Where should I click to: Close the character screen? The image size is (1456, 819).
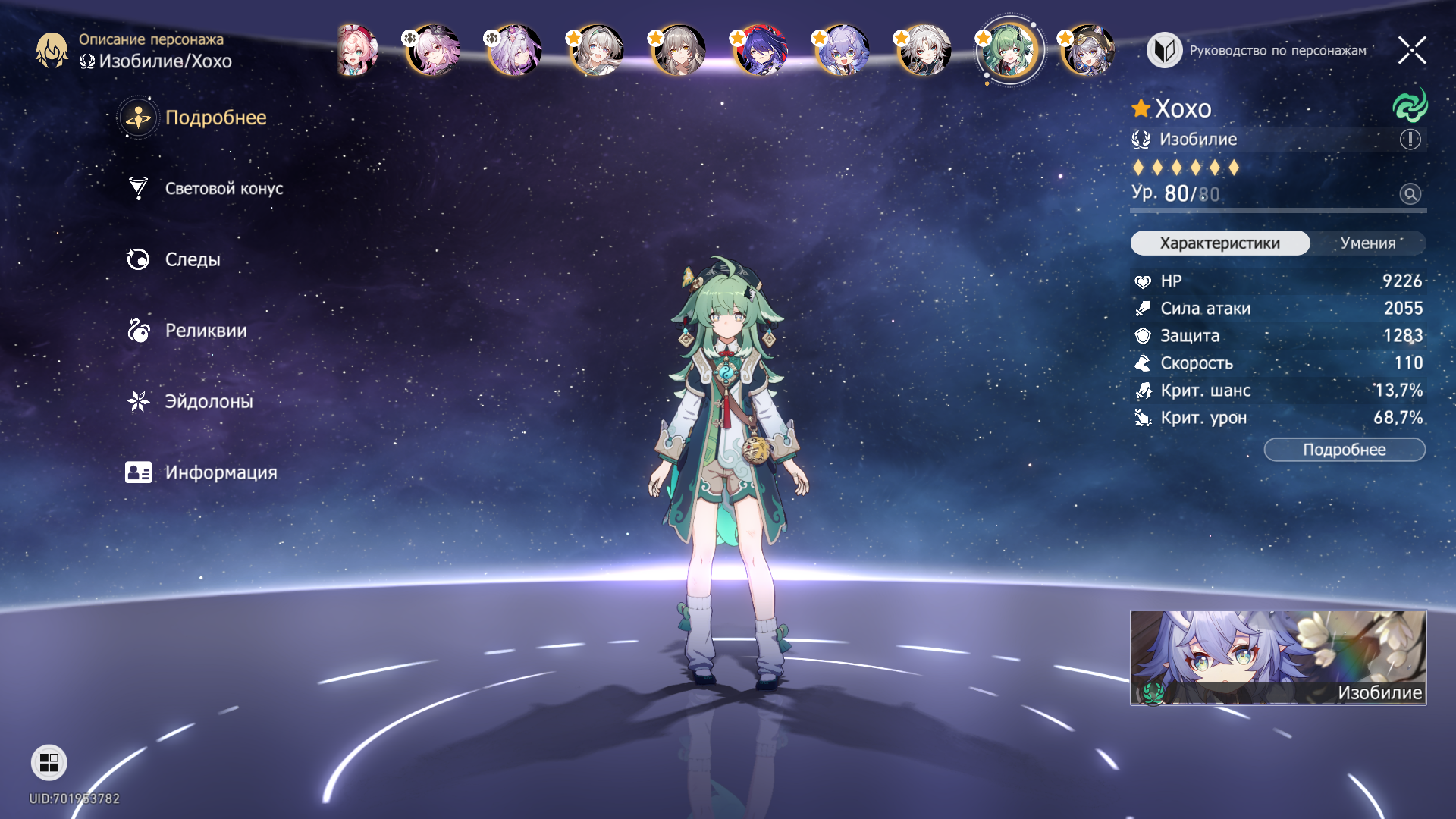(1411, 51)
